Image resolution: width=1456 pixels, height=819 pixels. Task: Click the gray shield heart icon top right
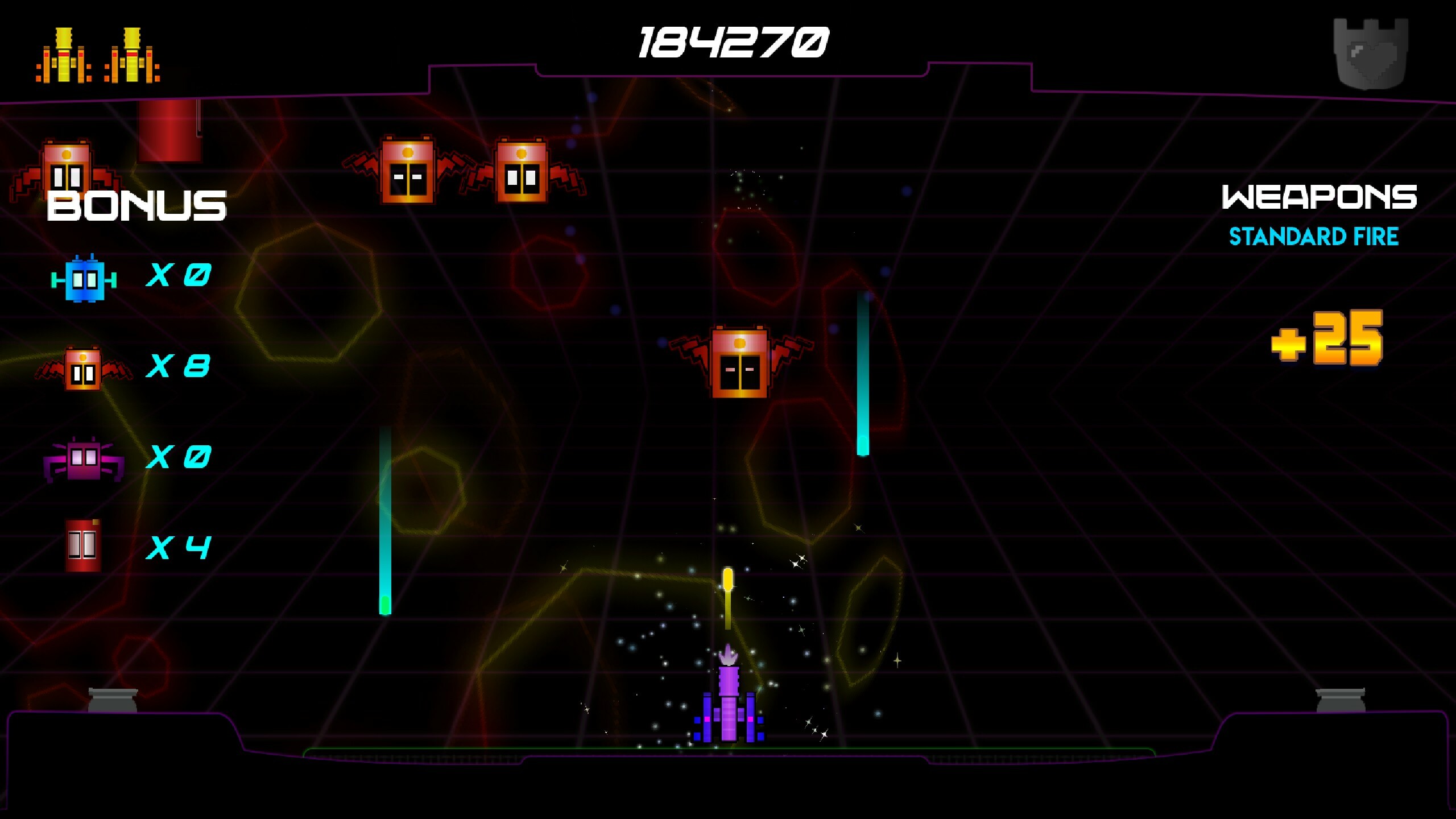1371,54
